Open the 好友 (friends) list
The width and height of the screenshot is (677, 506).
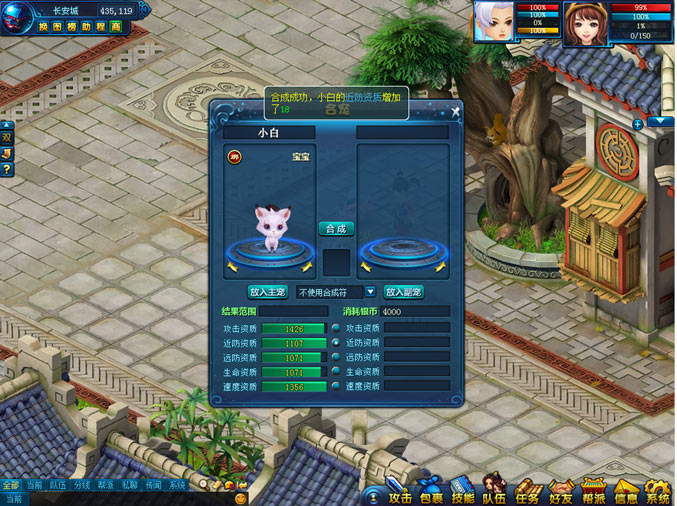560,495
